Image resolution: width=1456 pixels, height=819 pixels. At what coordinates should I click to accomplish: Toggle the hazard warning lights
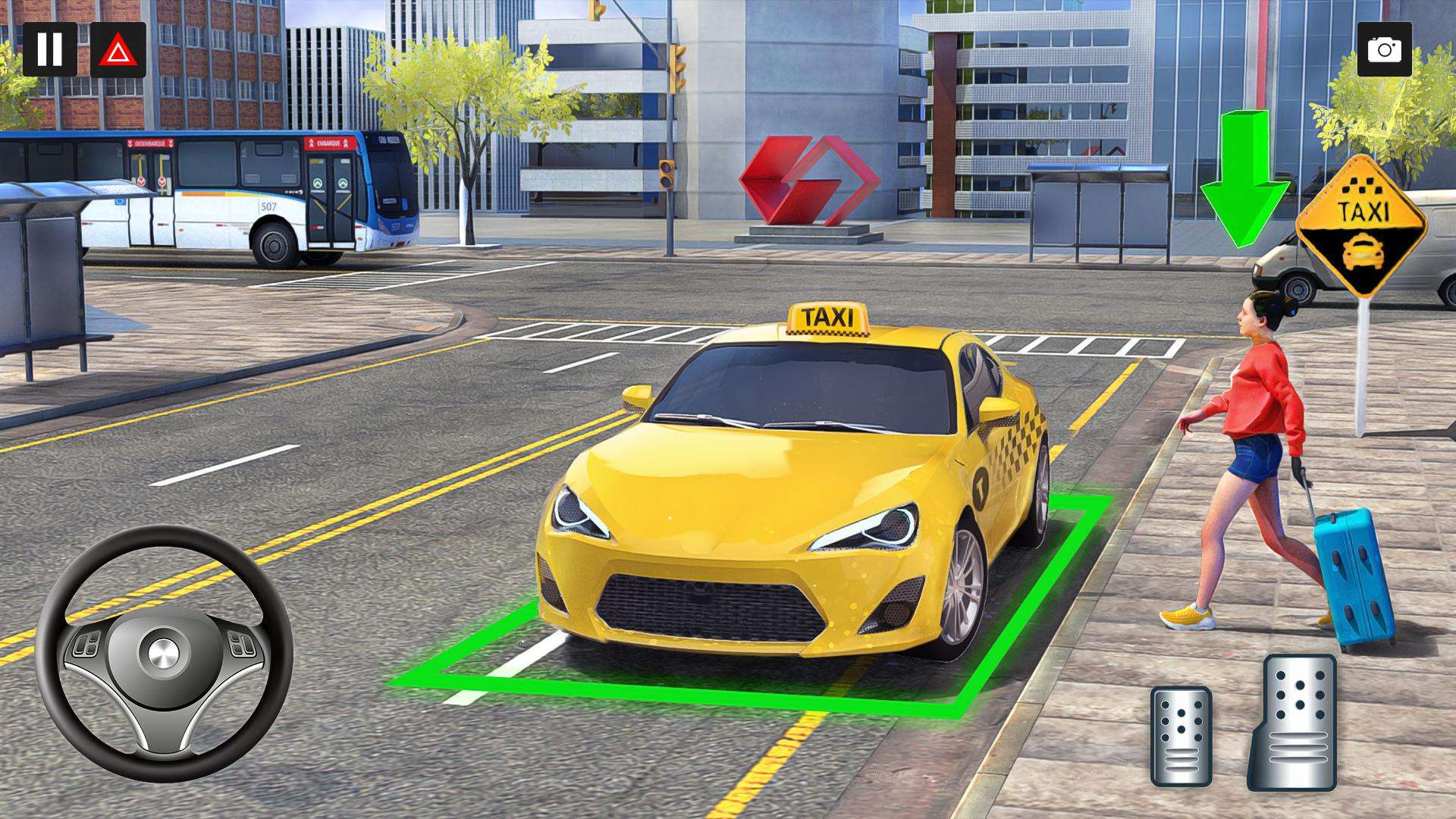(x=118, y=49)
